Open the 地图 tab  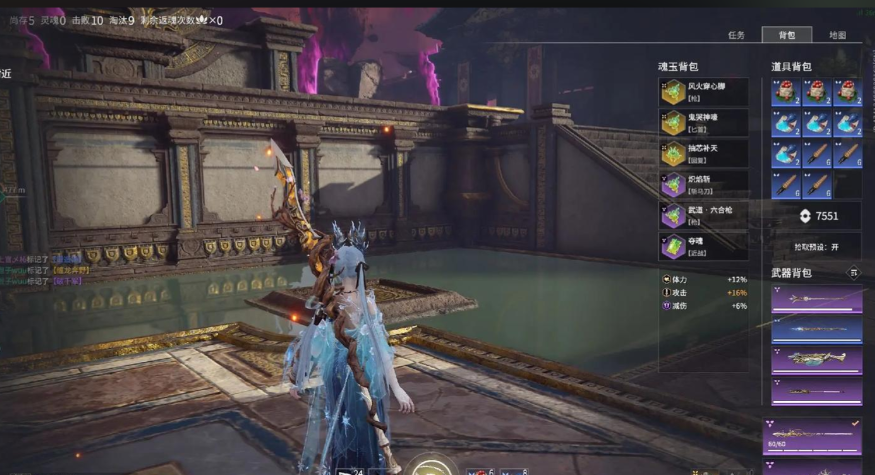pyautogui.click(x=837, y=35)
